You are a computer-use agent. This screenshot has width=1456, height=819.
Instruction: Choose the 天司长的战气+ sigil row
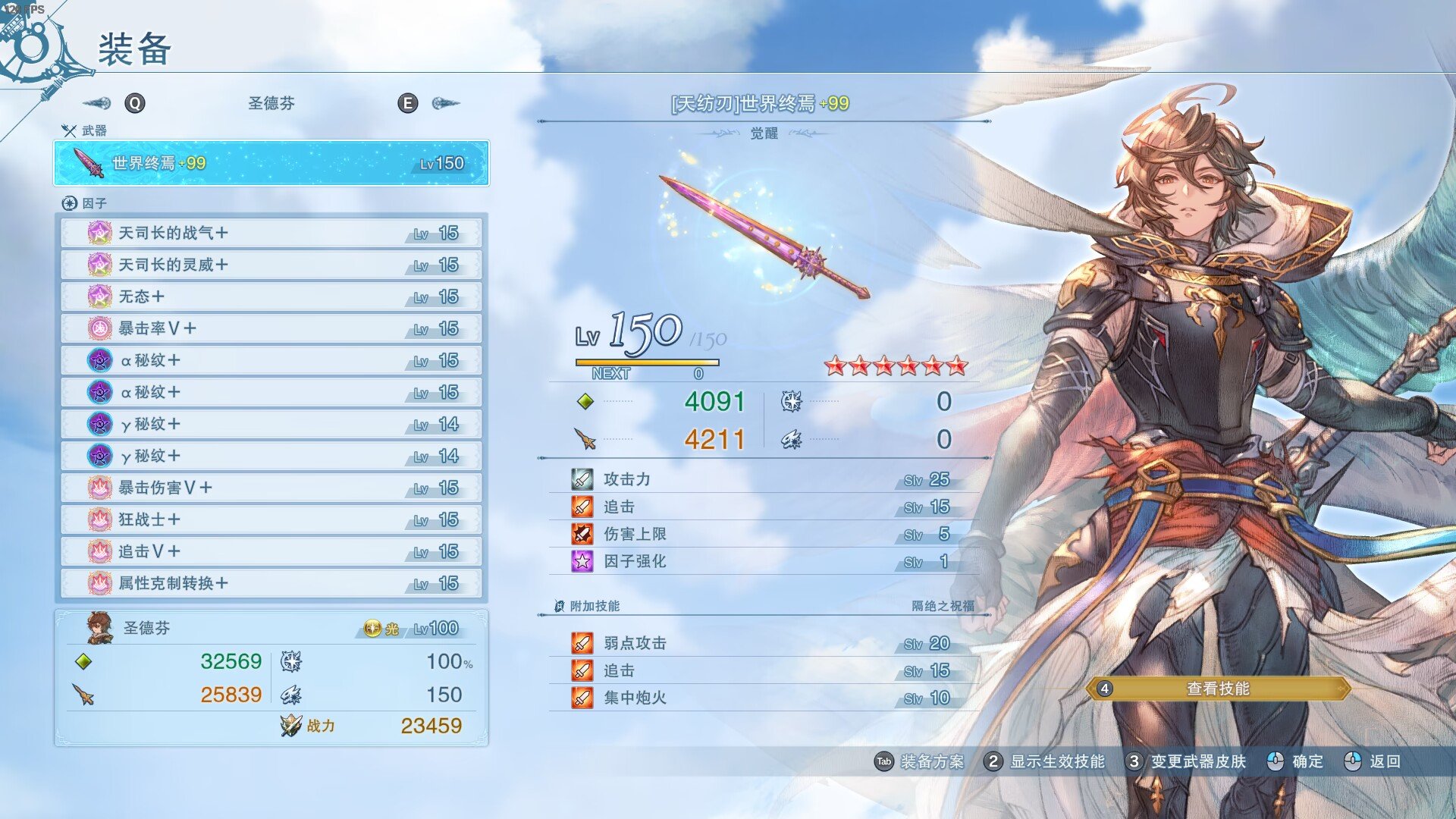click(x=271, y=233)
